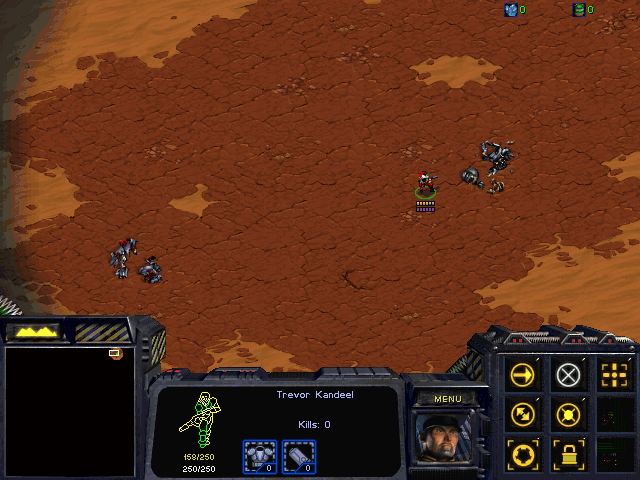Choose the Patrol command
This screenshot has height=480, width=640.
(524, 414)
